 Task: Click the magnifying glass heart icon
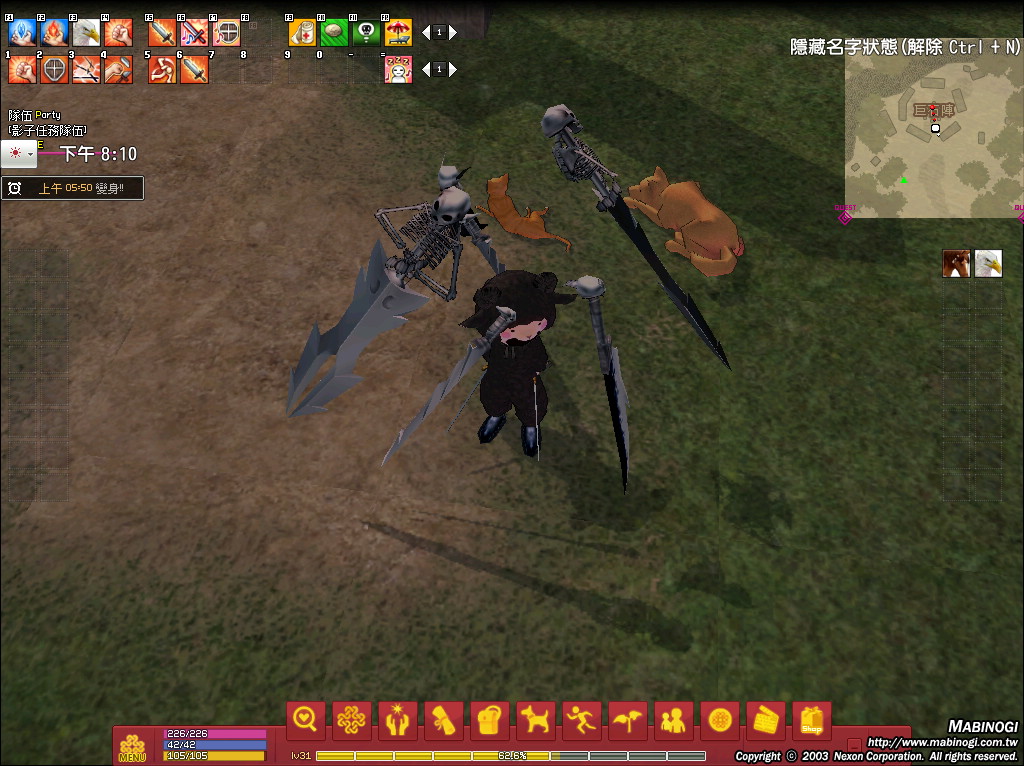[305, 720]
